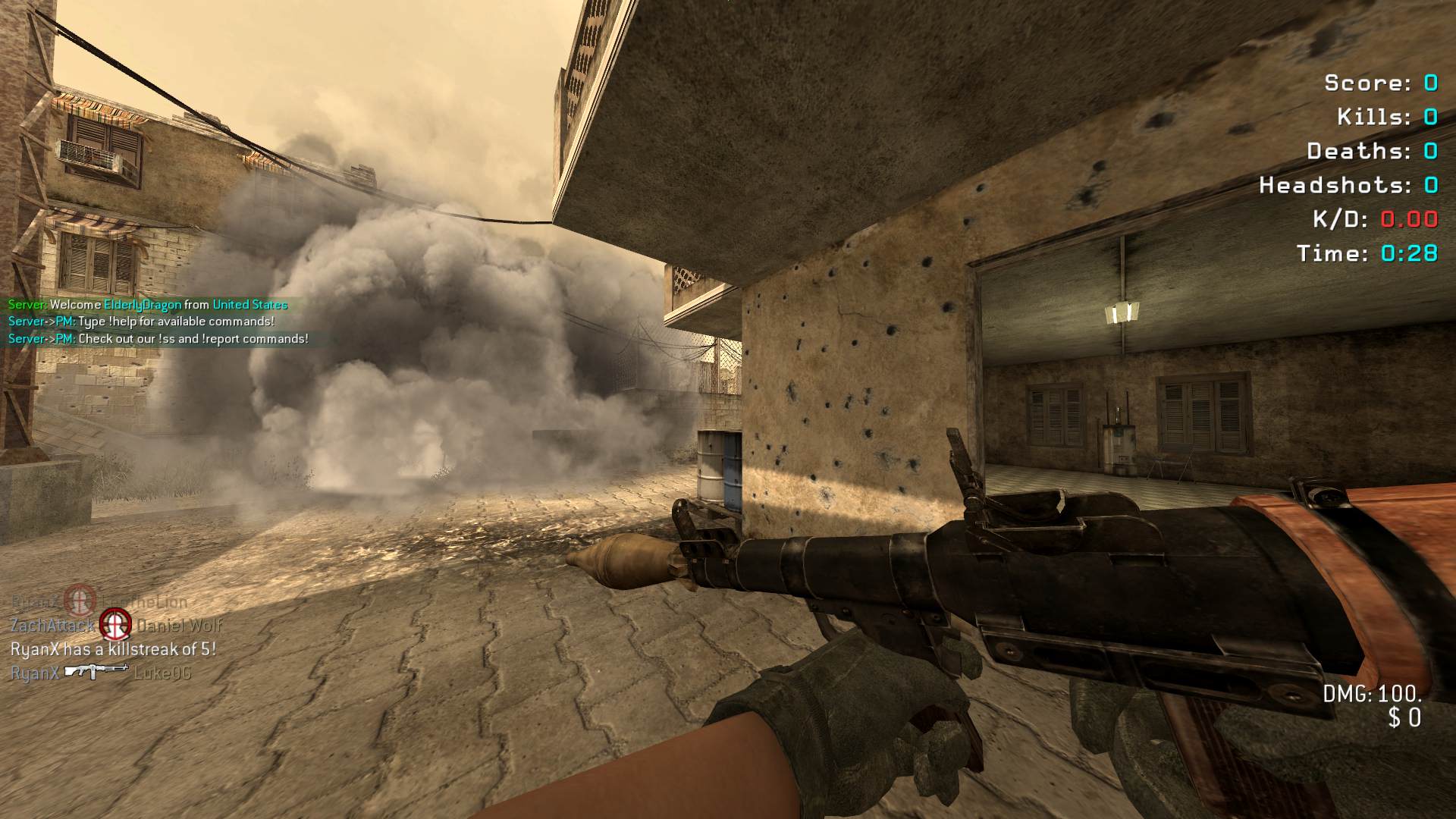1456x819 pixels.
Task: Click the headshot icon next to ZachAttack
Action: 115,625
